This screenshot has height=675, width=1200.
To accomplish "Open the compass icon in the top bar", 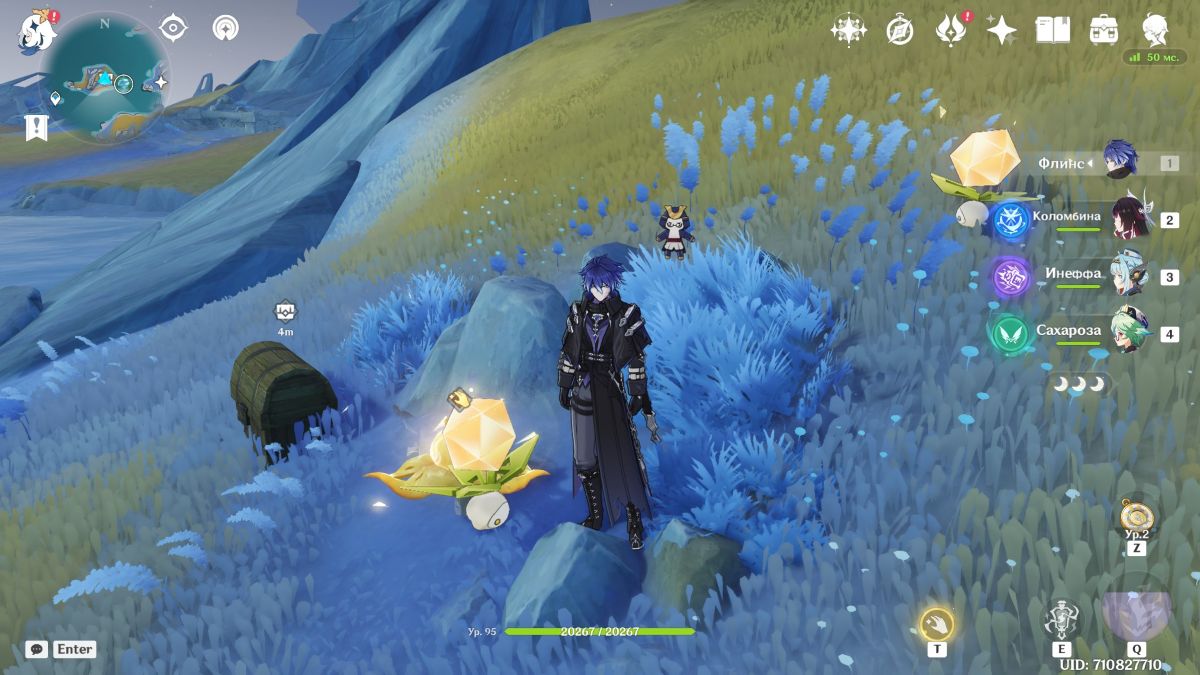I will point(900,31).
